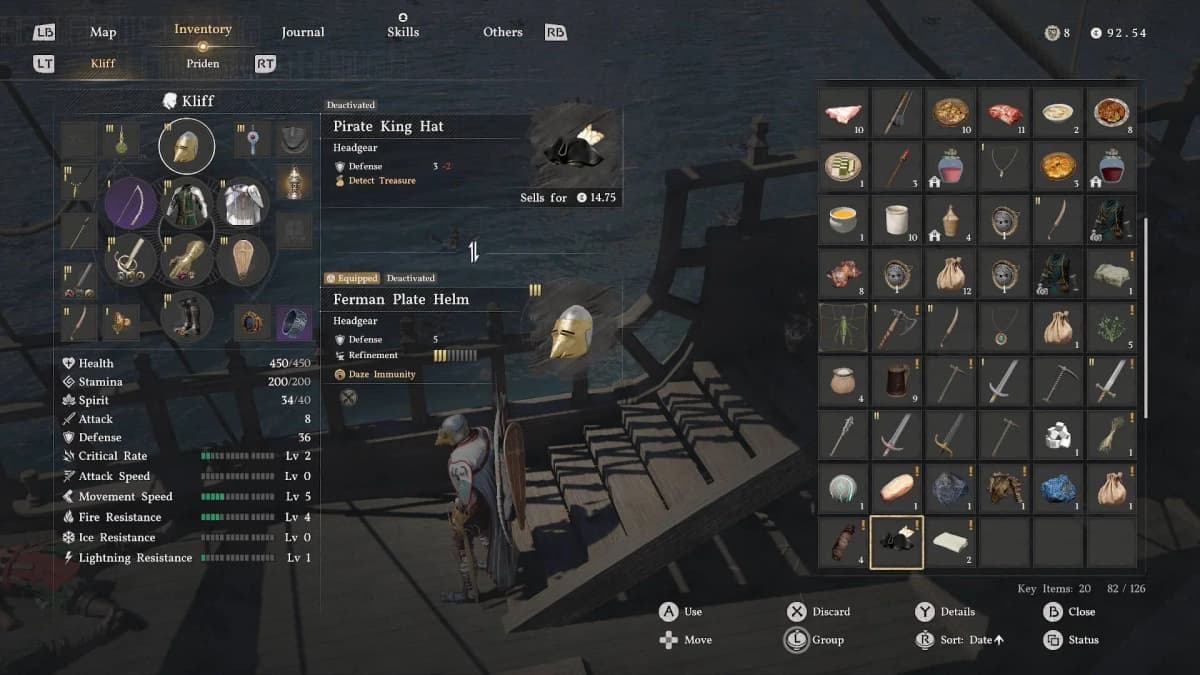Select the Pirate King Hat inventory slot
This screenshot has height=675, width=1200.
(x=896, y=543)
